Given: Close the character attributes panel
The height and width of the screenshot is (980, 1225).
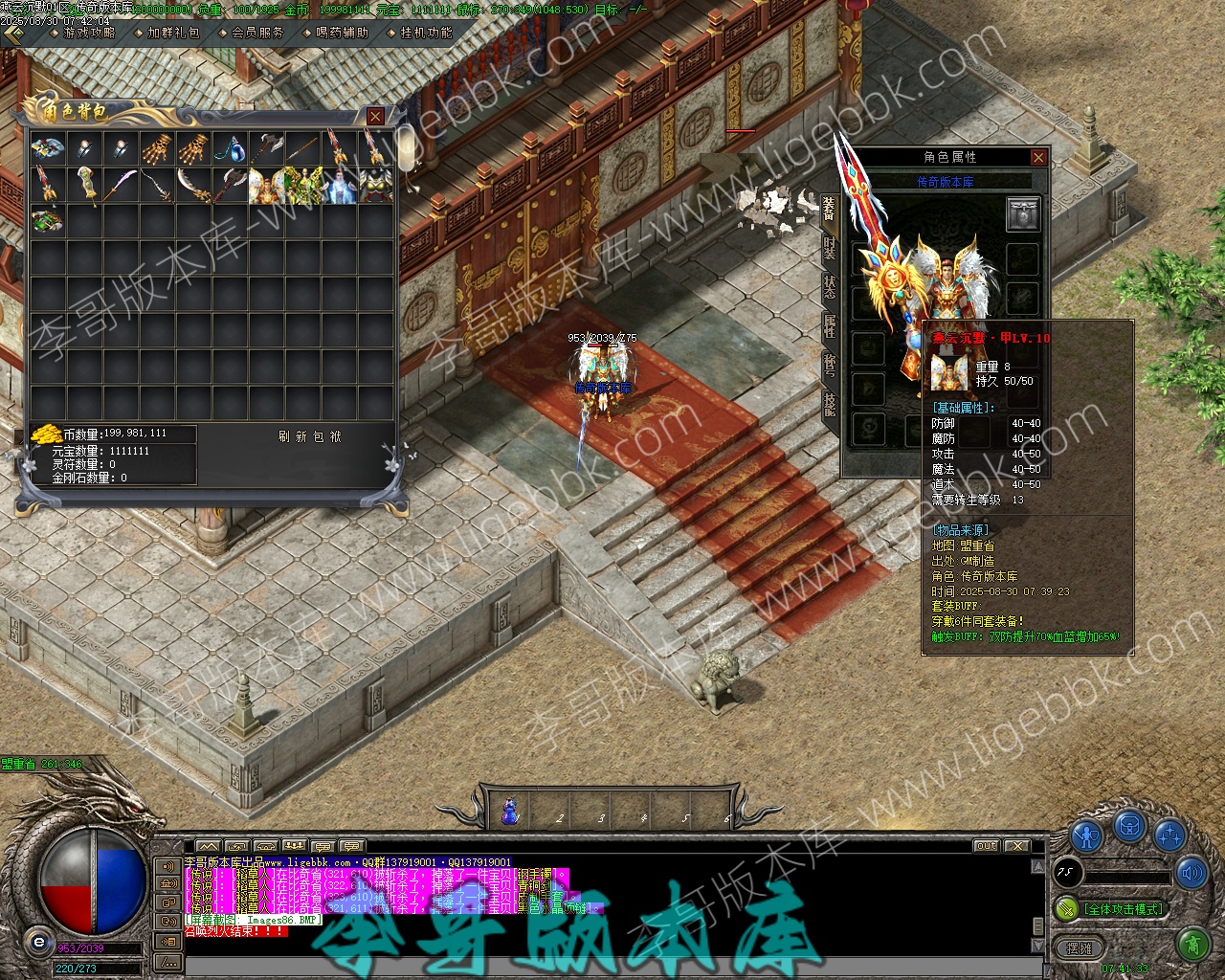Looking at the screenshot, I should coord(1038,158).
